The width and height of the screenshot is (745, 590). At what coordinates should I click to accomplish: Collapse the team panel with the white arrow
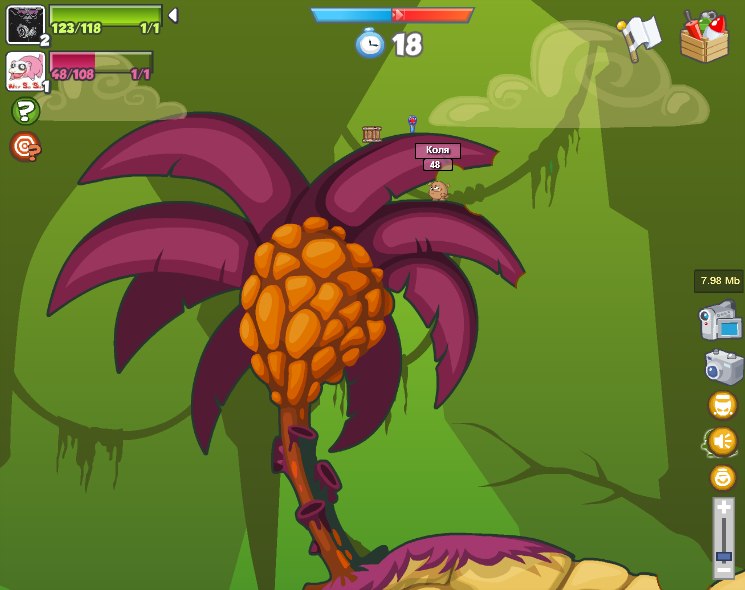pyautogui.click(x=173, y=15)
